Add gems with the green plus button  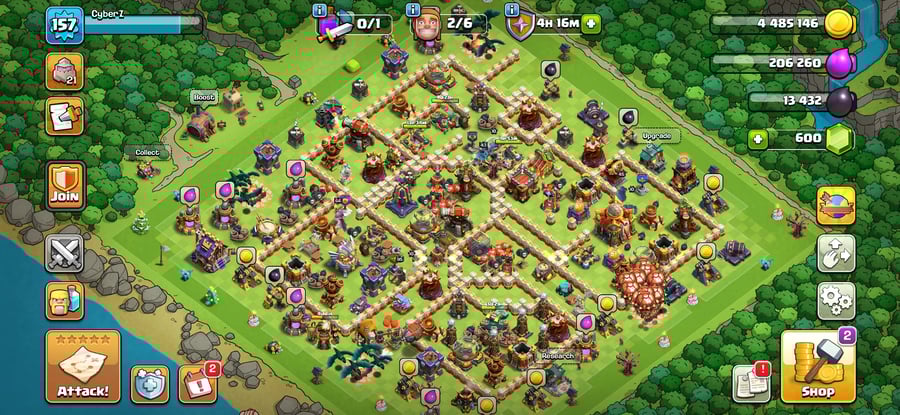pyautogui.click(x=758, y=139)
